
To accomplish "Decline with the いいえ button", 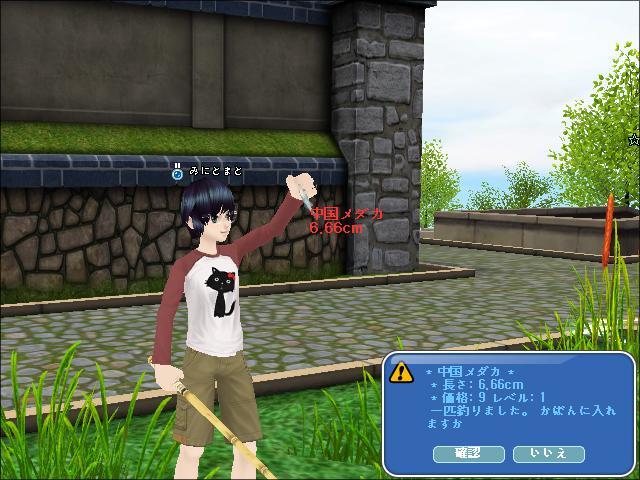I will coord(548,453).
